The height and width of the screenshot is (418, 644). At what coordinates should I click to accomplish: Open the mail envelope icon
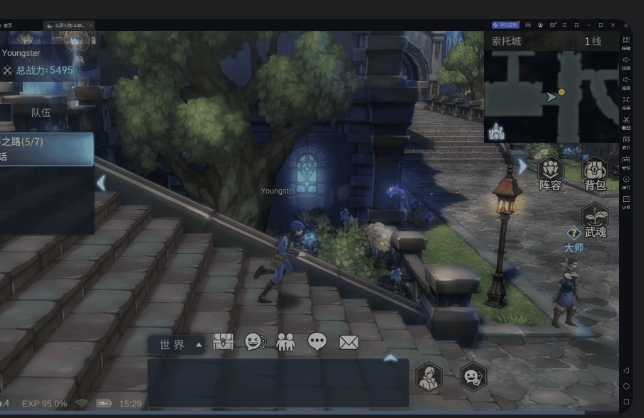348,342
